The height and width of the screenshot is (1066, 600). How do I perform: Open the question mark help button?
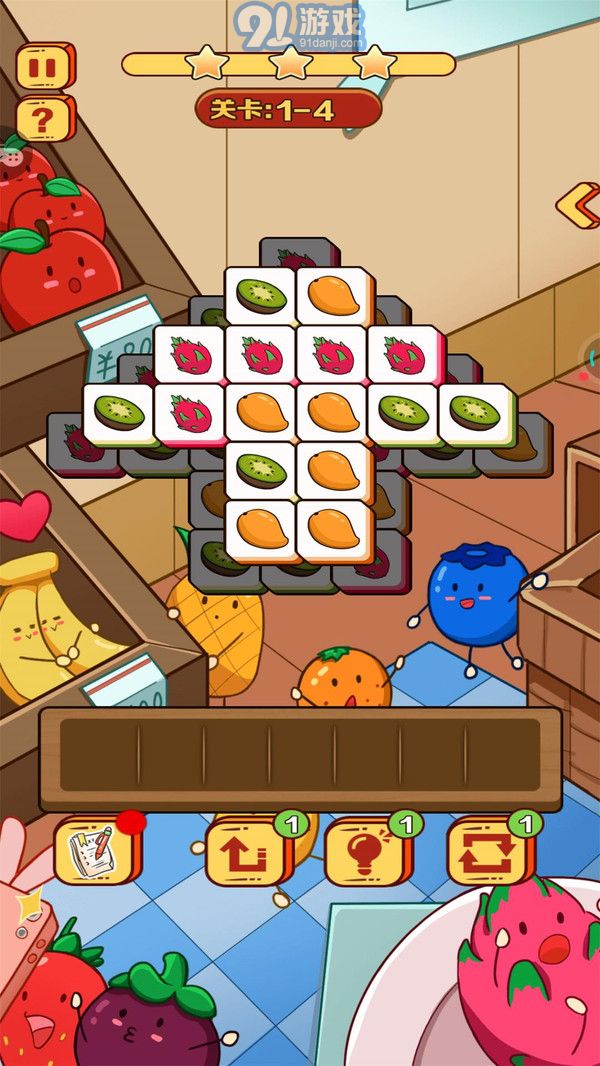(x=44, y=119)
